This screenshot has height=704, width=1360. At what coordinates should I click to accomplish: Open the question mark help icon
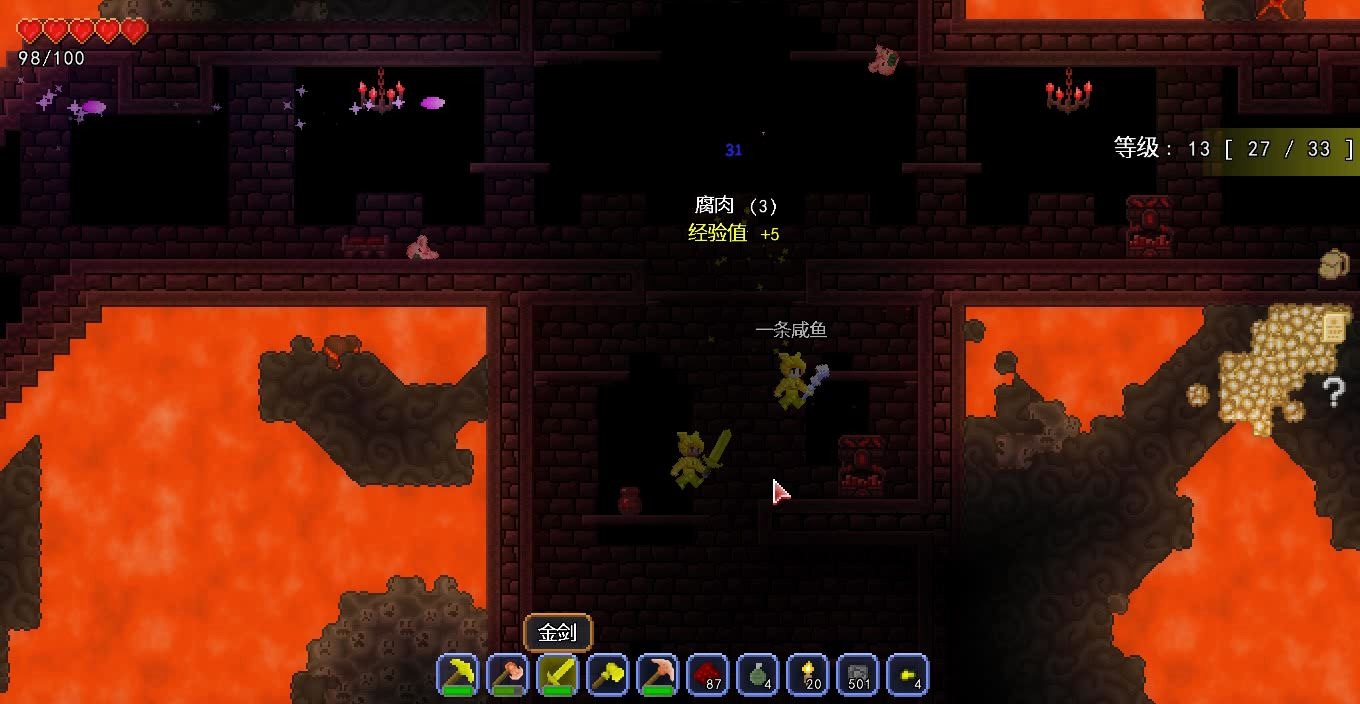(1334, 392)
